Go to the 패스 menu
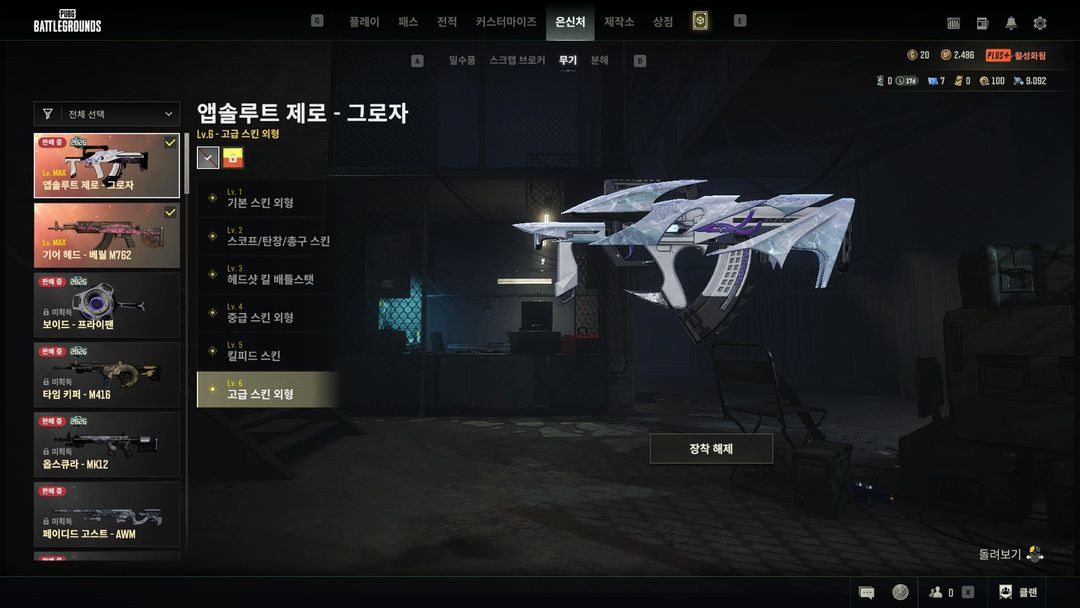 click(408, 22)
